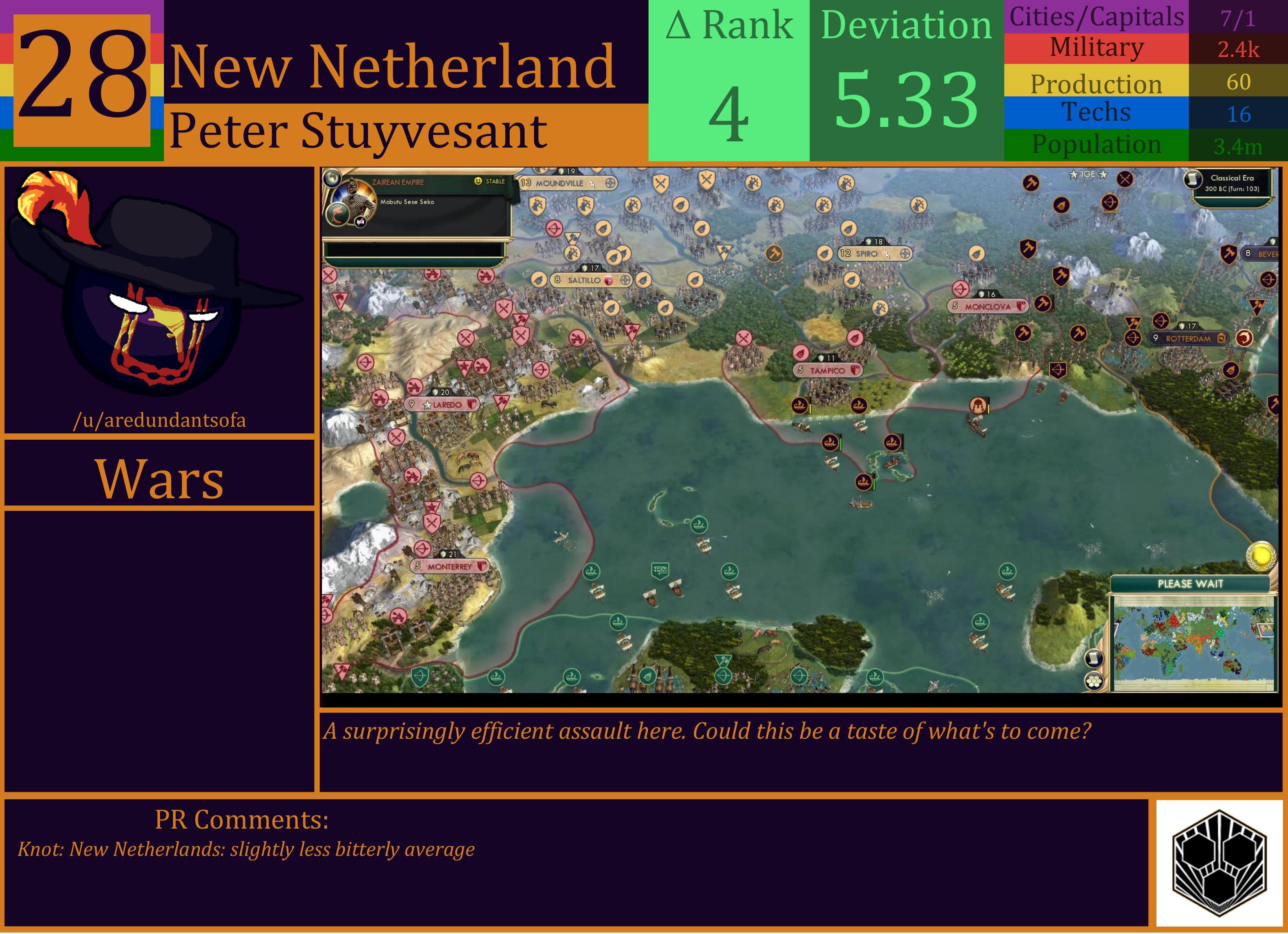
Task: Click the crossed-spears unit icon near the IGE label
Action: pyautogui.click(x=1125, y=179)
